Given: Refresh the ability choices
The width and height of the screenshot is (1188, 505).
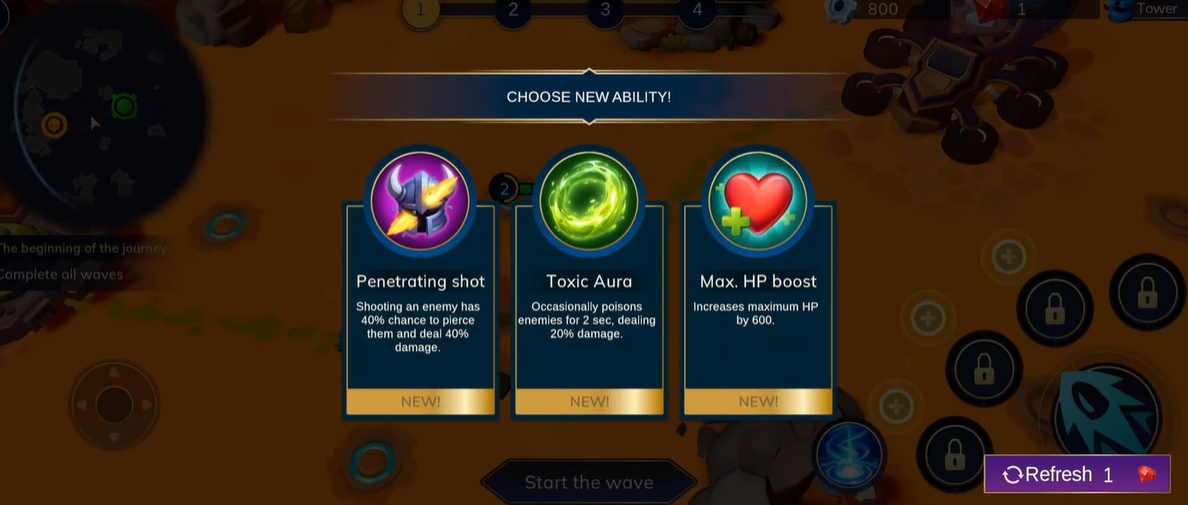Looking at the screenshot, I should point(1076,474).
